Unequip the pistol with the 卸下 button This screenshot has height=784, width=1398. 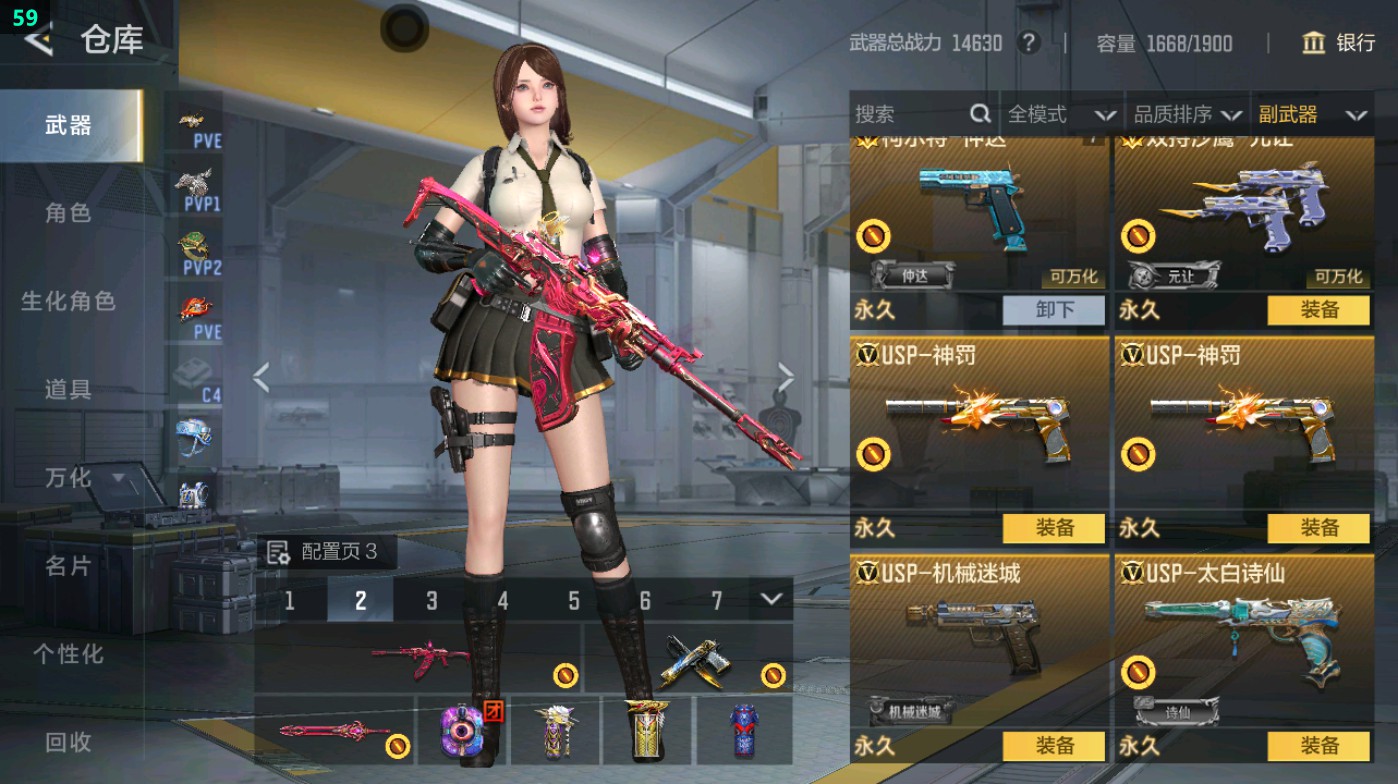click(1054, 310)
